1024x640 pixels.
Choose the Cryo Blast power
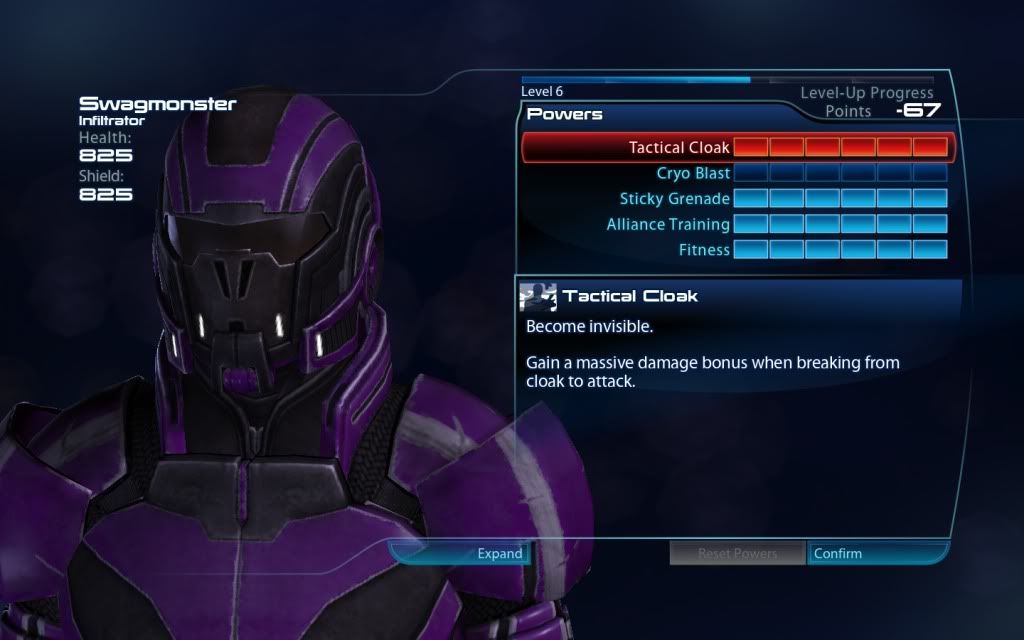(693, 174)
